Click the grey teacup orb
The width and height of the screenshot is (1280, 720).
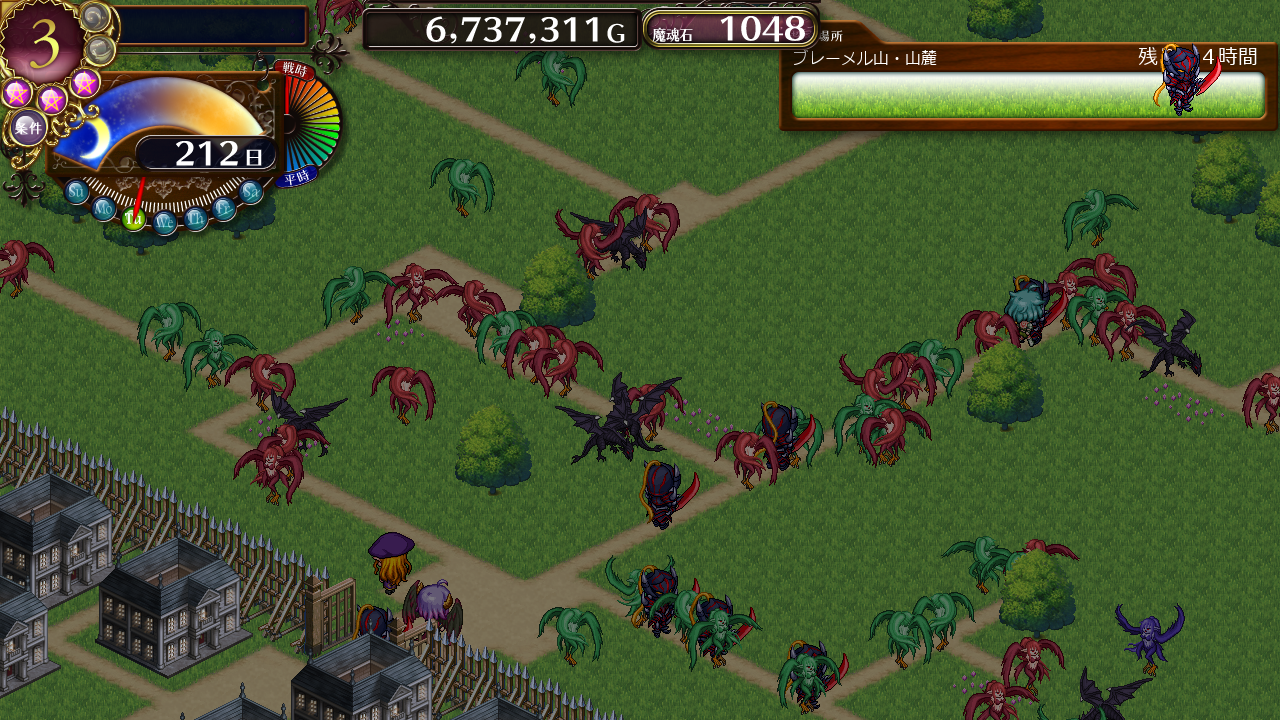101,50
